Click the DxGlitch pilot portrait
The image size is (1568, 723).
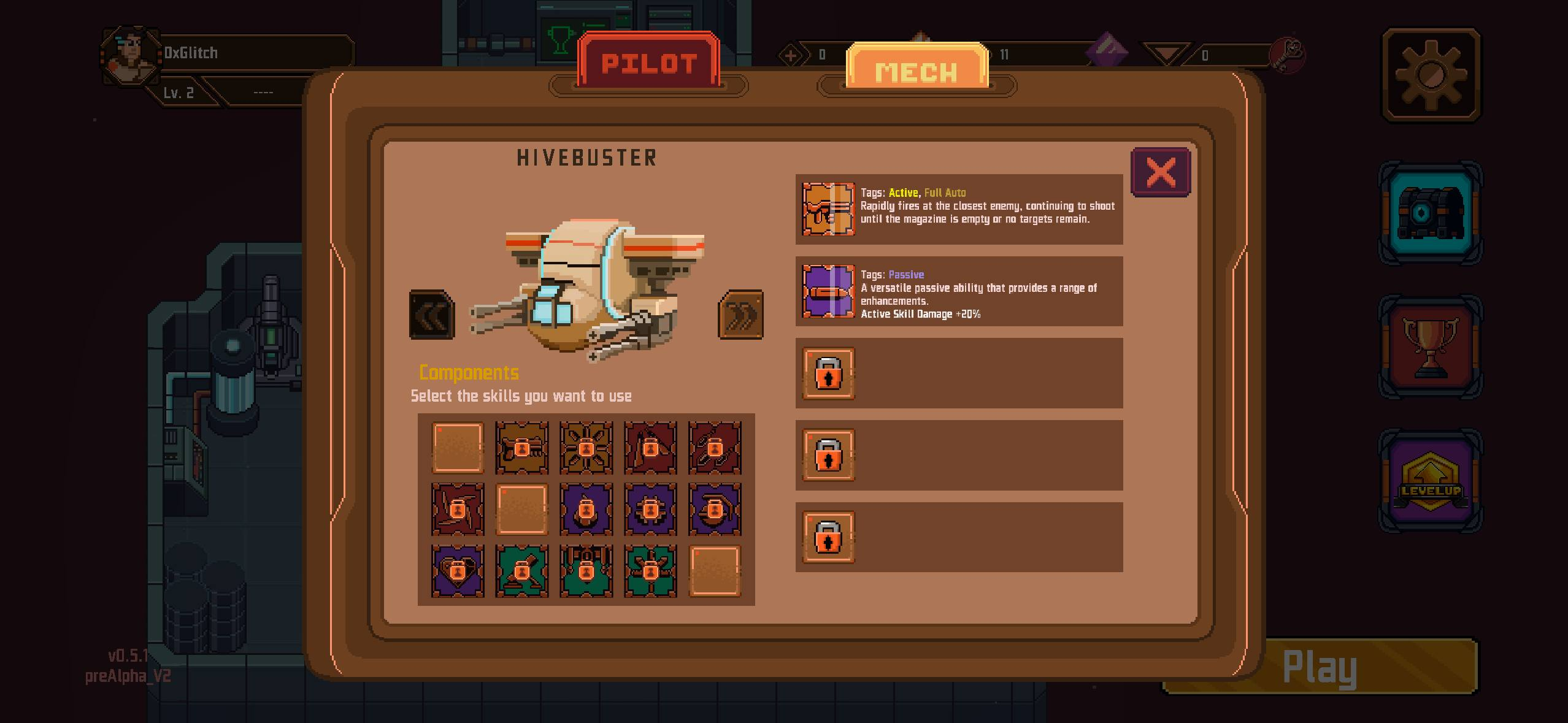pos(130,55)
